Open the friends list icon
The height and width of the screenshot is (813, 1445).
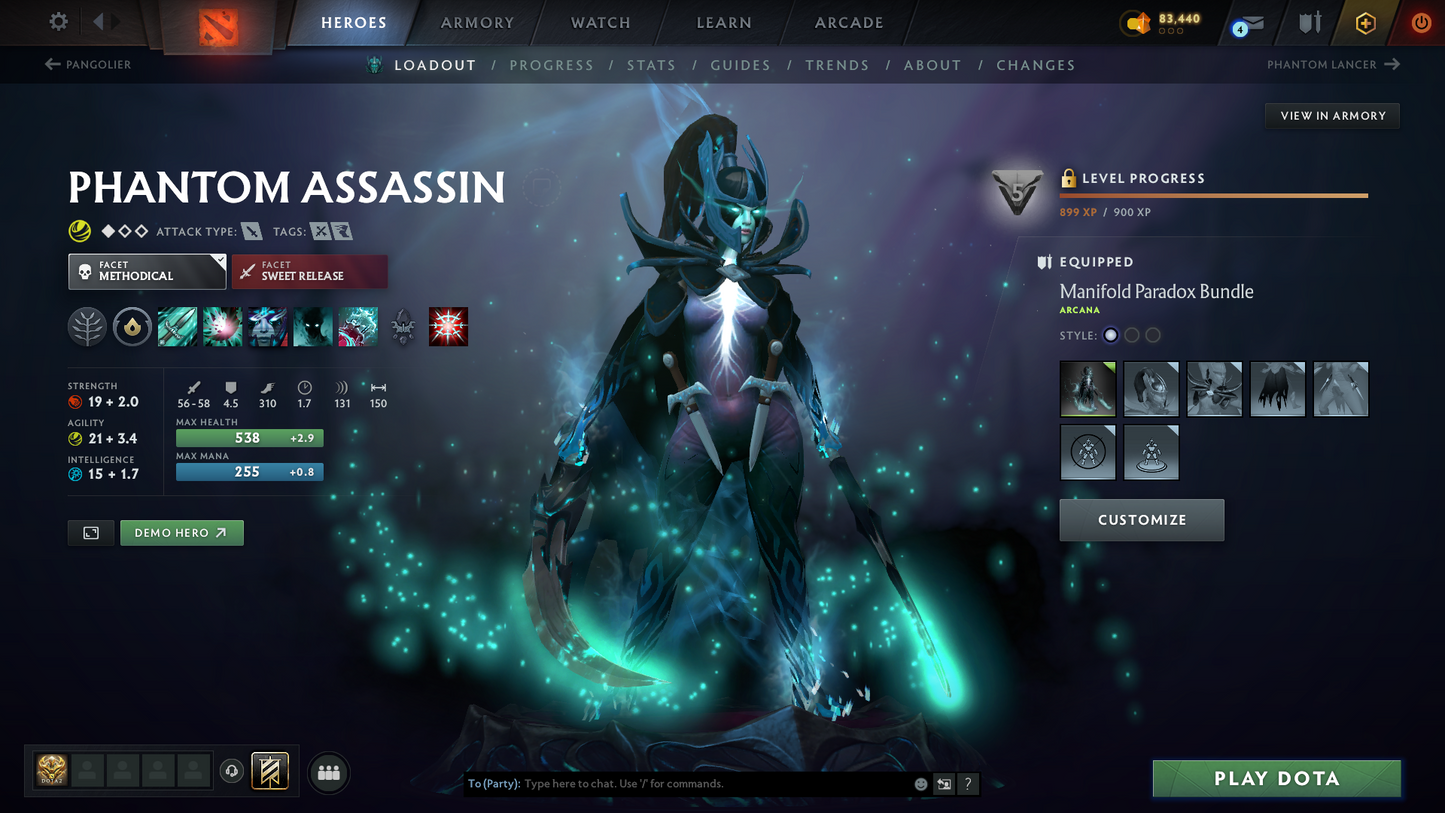point(328,771)
